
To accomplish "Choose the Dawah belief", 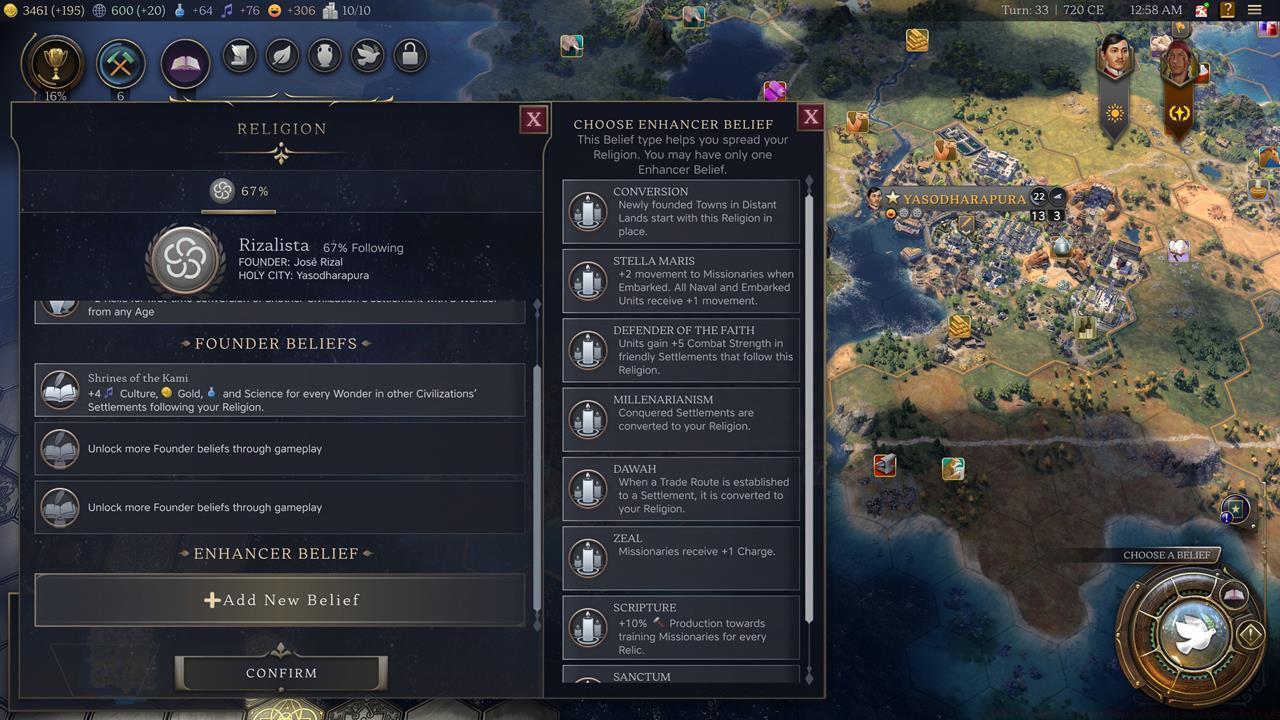I will click(681, 489).
